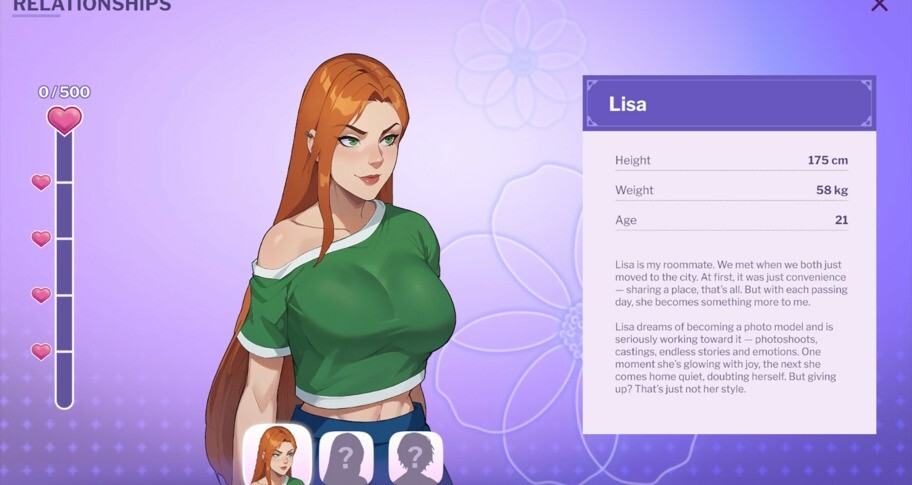This screenshot has width=912, height=485.
Task: Choose the locked long-haired silhouette portrait
Action: coord(346,458)
